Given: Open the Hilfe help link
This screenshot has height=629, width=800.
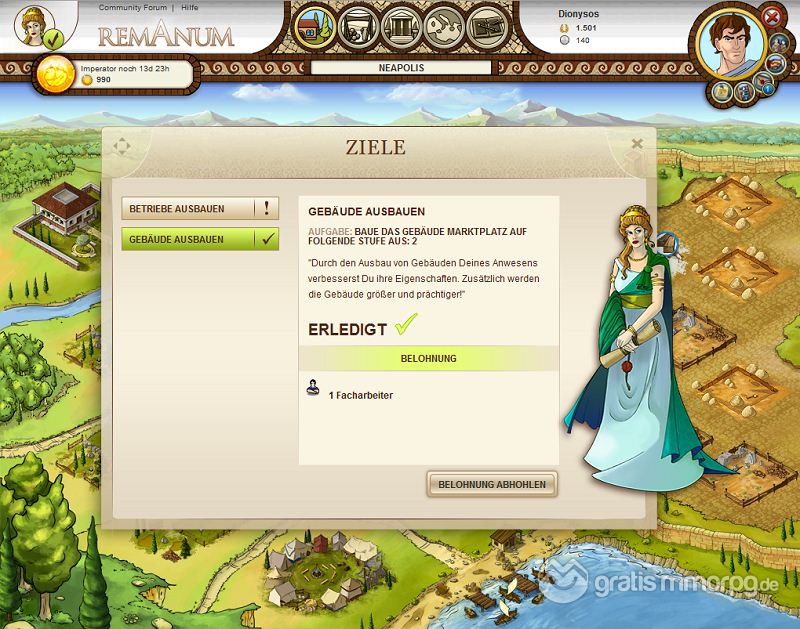Looking at the screenshot, I should tap(189, 8).
